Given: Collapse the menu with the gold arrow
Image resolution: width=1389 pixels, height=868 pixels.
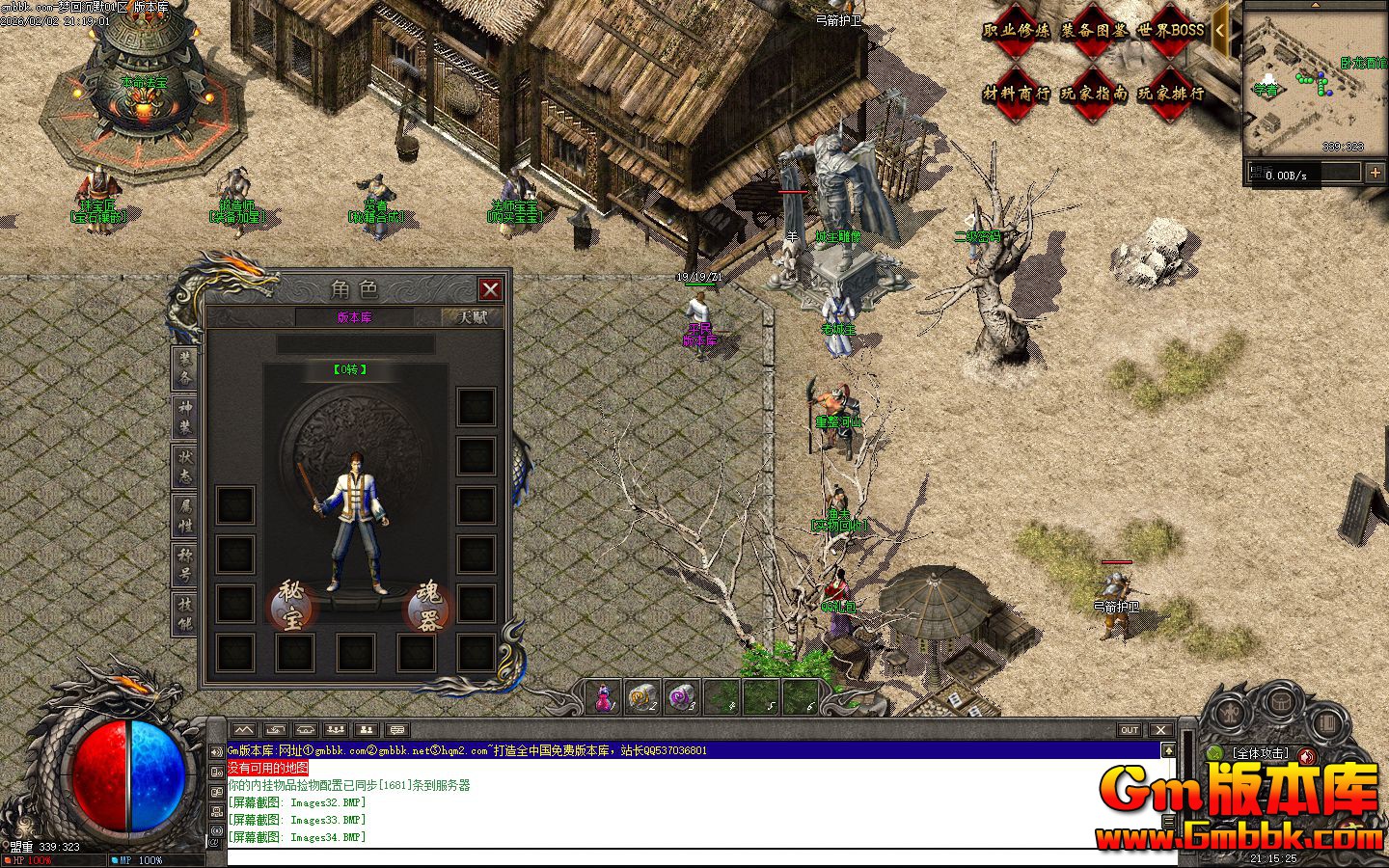Looking at the screenshot, I should tap(1221, 30).
